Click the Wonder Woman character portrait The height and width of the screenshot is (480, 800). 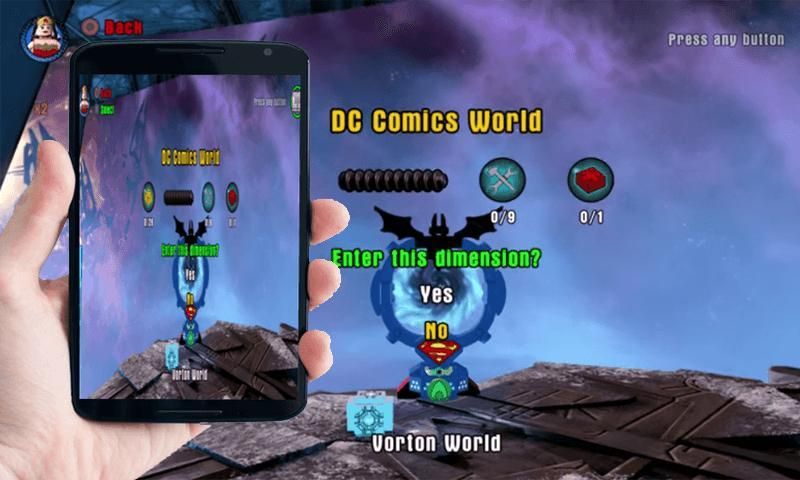pos(42,38)
